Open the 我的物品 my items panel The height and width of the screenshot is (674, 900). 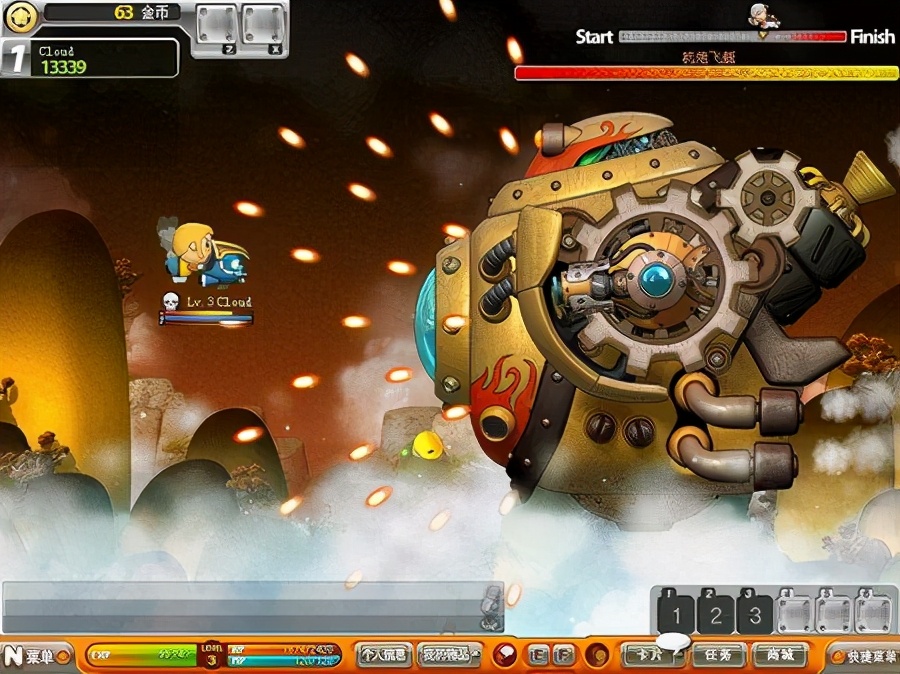click(x=445, y=656)
